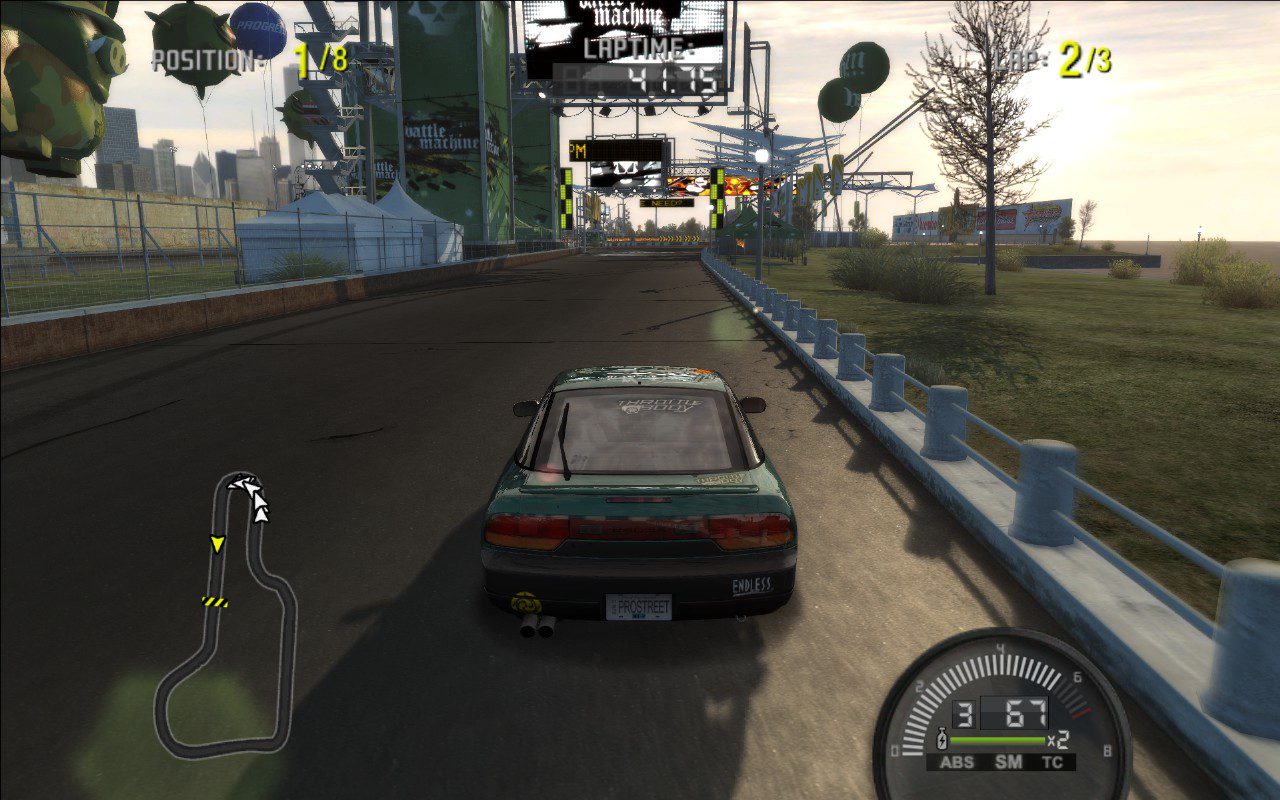Viewport: 1280px width, 800px height.
Task: Toggle the gear indicator showing 3
Action: click(964, 712)
